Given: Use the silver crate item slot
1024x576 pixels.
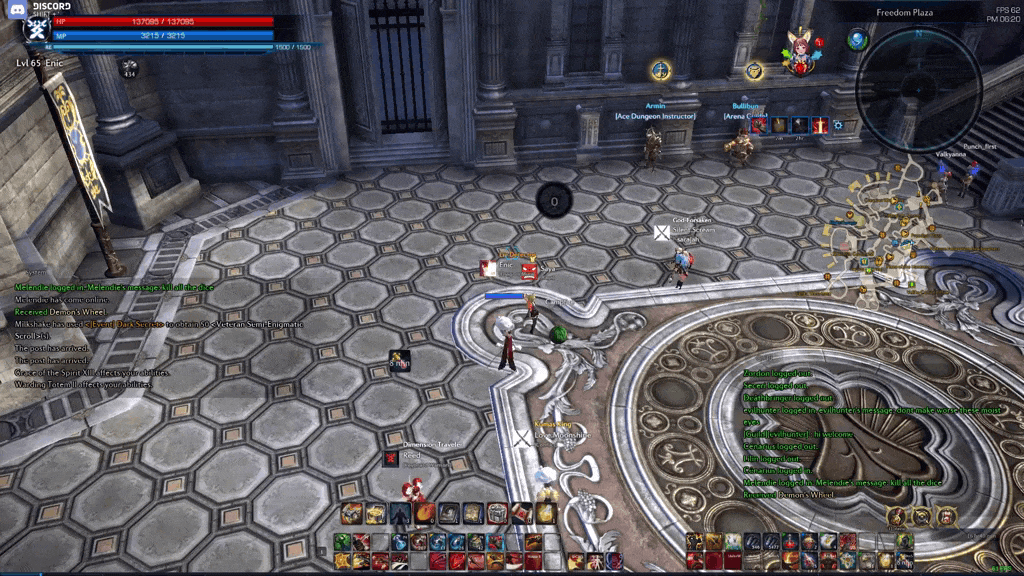Looking at the screenshot, I should click(x=497, y=514).
